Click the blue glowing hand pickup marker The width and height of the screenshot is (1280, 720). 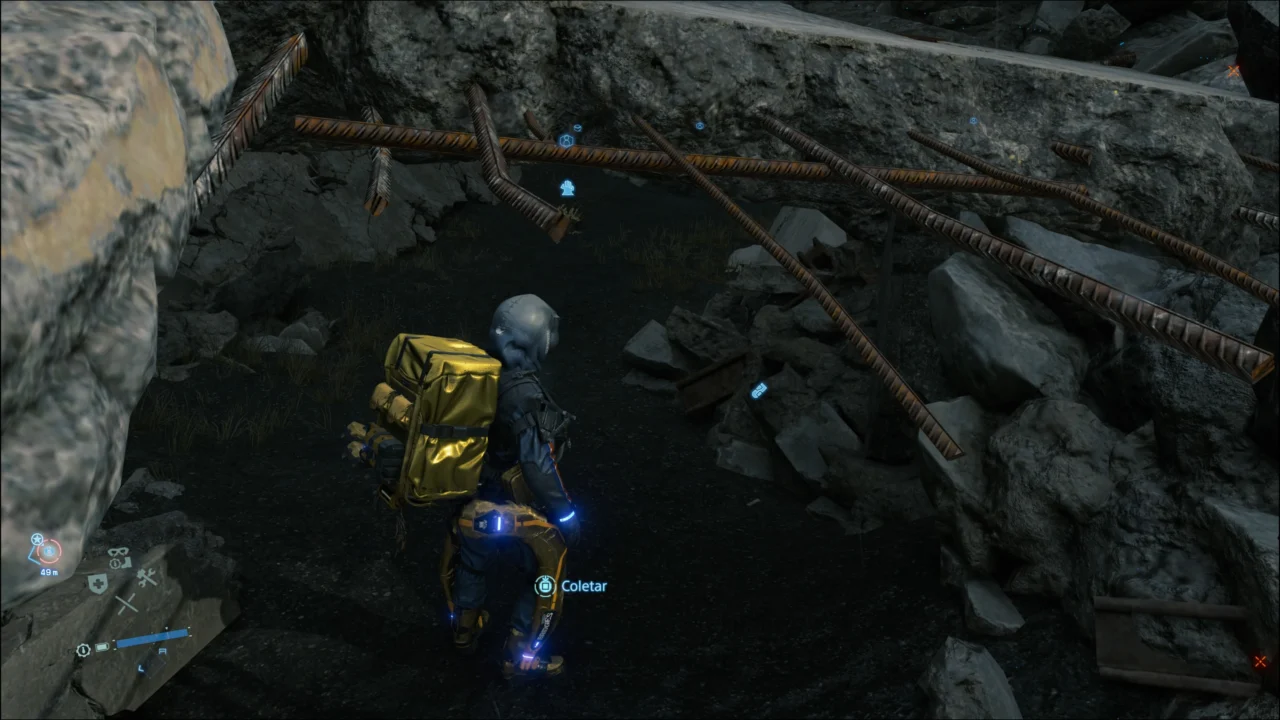[x=568, y=189]
